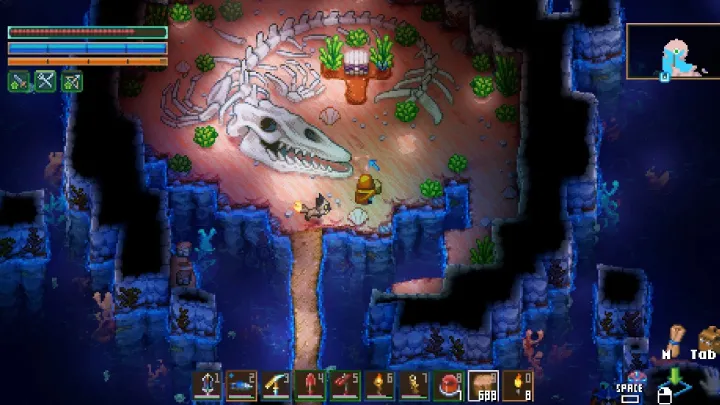
Task: Select the torch item in hotbar slot 6
Action: (x=380, y=385)
